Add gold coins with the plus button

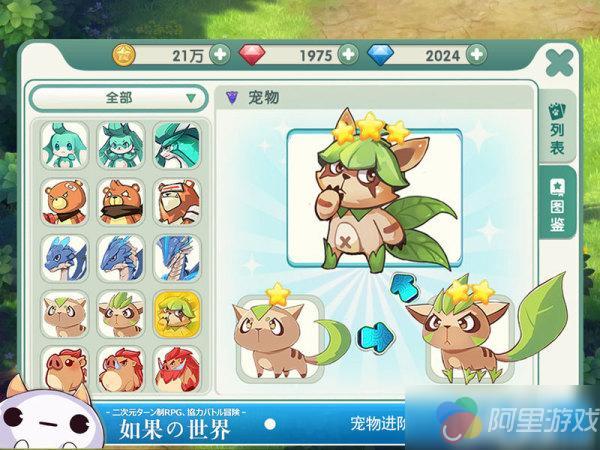tap(220, 53)
